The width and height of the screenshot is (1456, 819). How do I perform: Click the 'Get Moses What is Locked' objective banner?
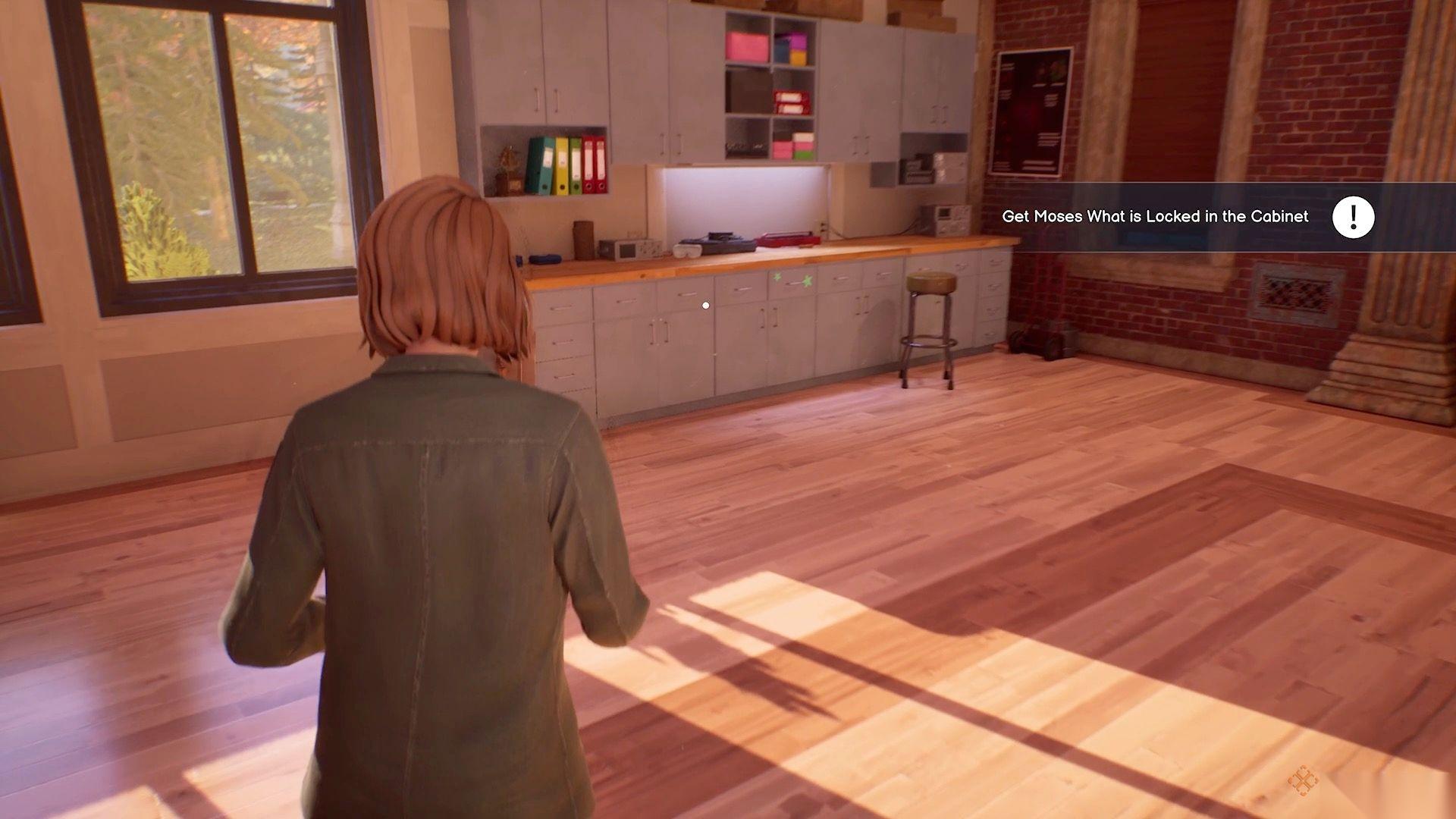(x=1154, y=217)
